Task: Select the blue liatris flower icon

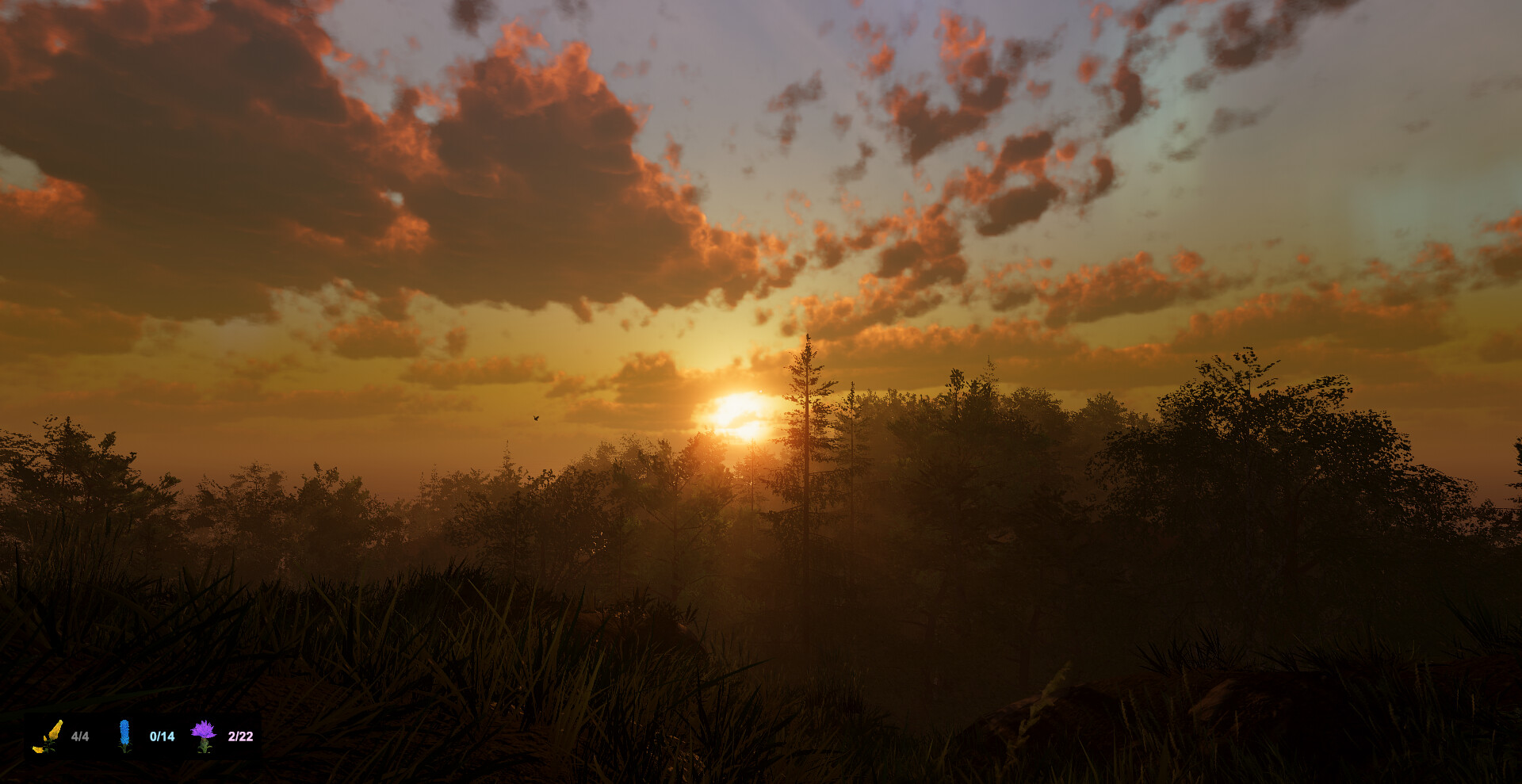Action: 124,736
